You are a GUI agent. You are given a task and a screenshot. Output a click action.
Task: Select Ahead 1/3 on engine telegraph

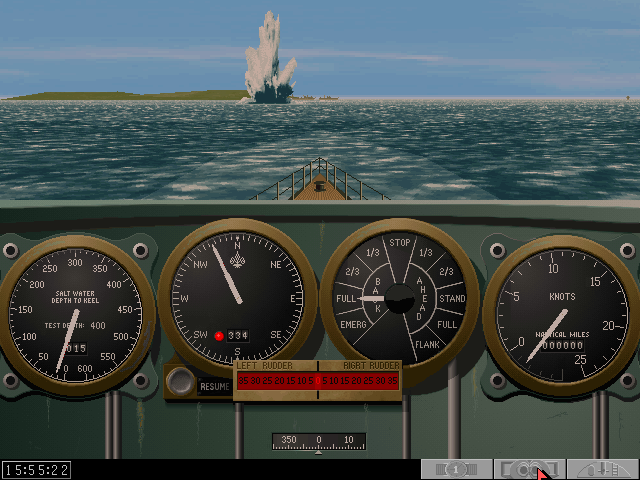pos(425,252)
